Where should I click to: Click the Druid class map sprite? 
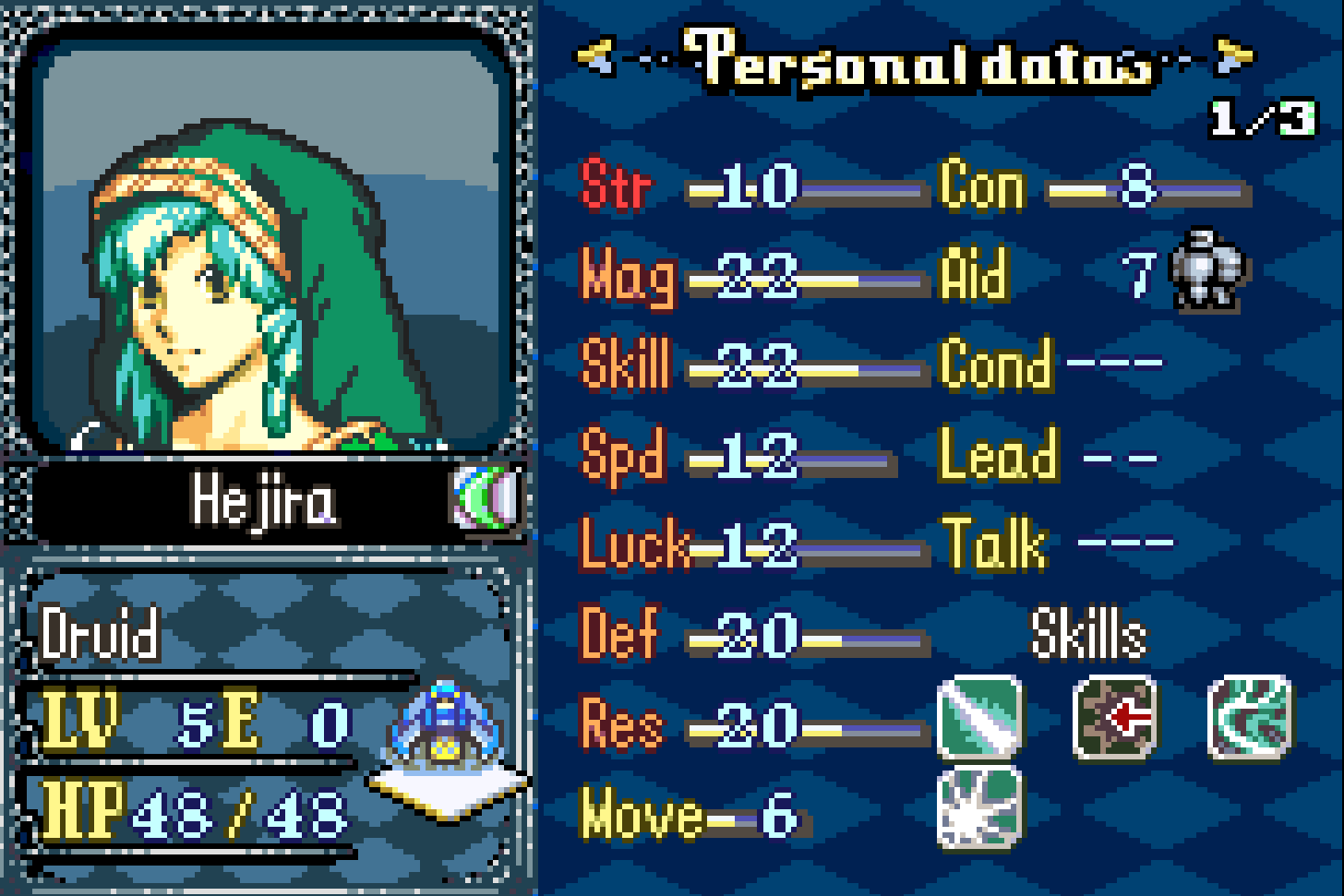point(447,729)
